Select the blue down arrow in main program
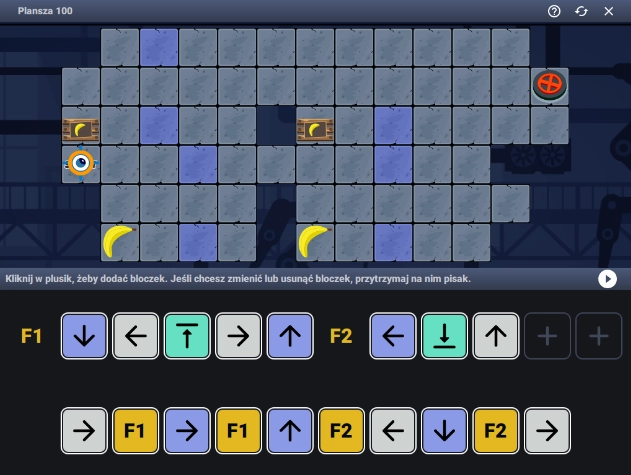 (x=445, y=432)
